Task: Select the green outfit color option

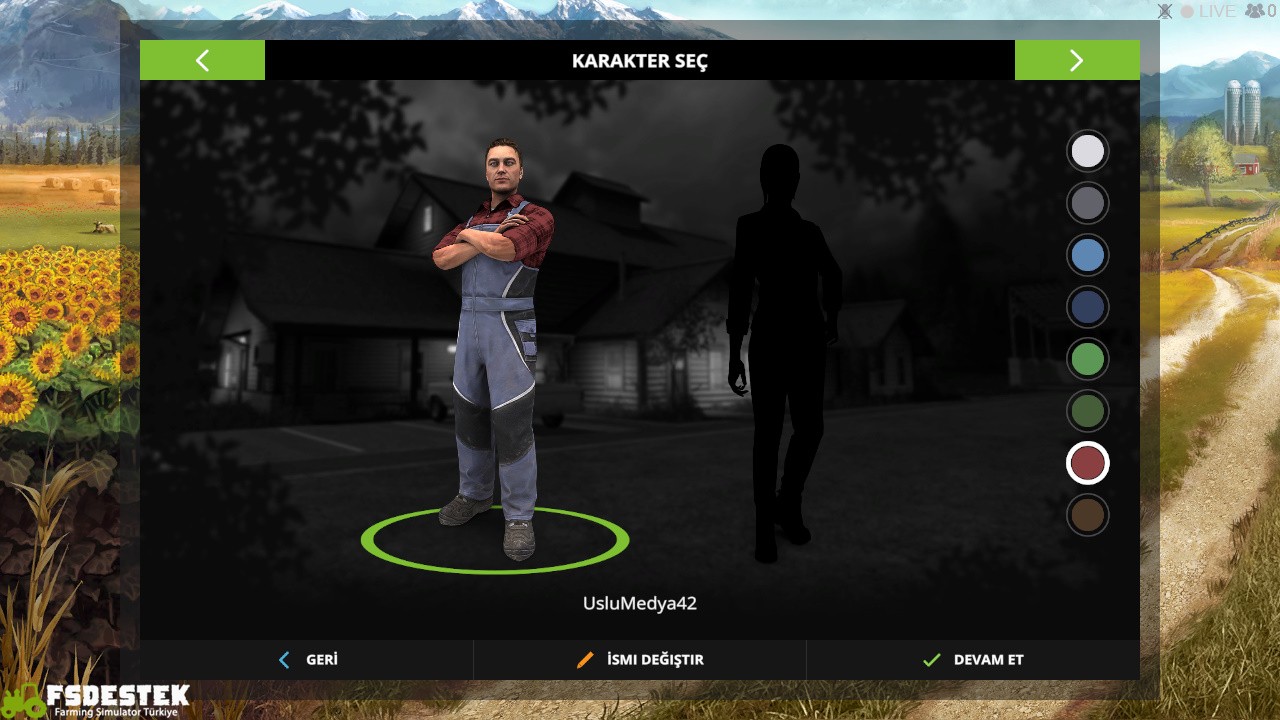Action: [x=1087, y=358]
